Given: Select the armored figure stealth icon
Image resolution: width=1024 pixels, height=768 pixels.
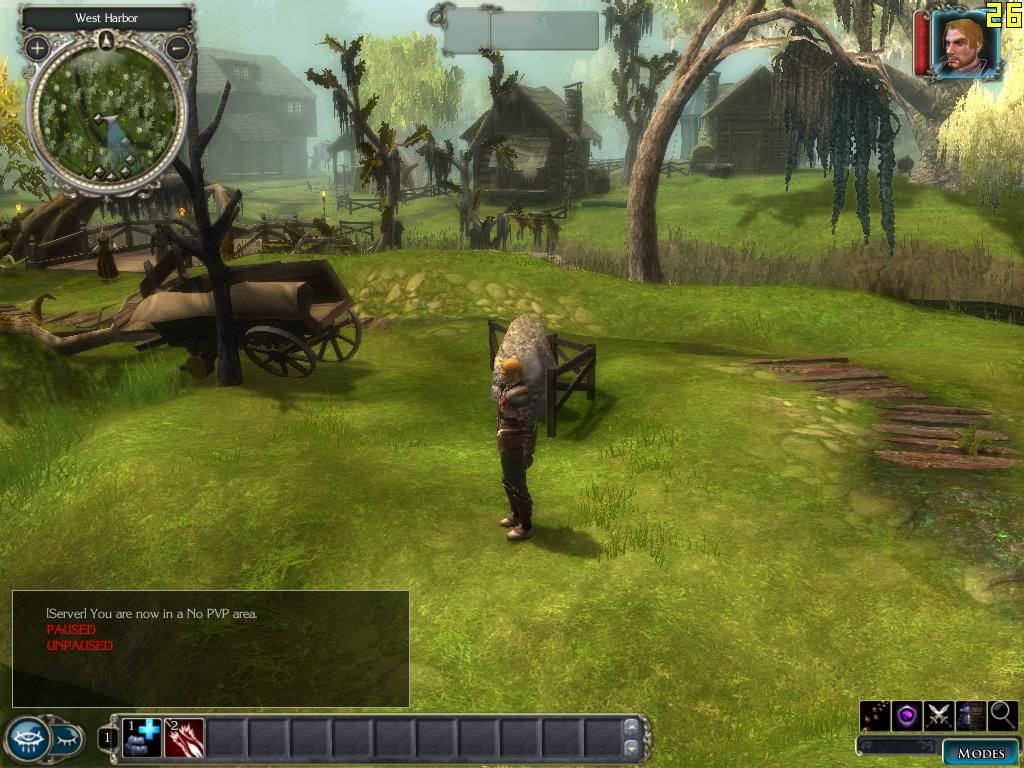Looking at the screenshot, I should (x=971, y=715).
